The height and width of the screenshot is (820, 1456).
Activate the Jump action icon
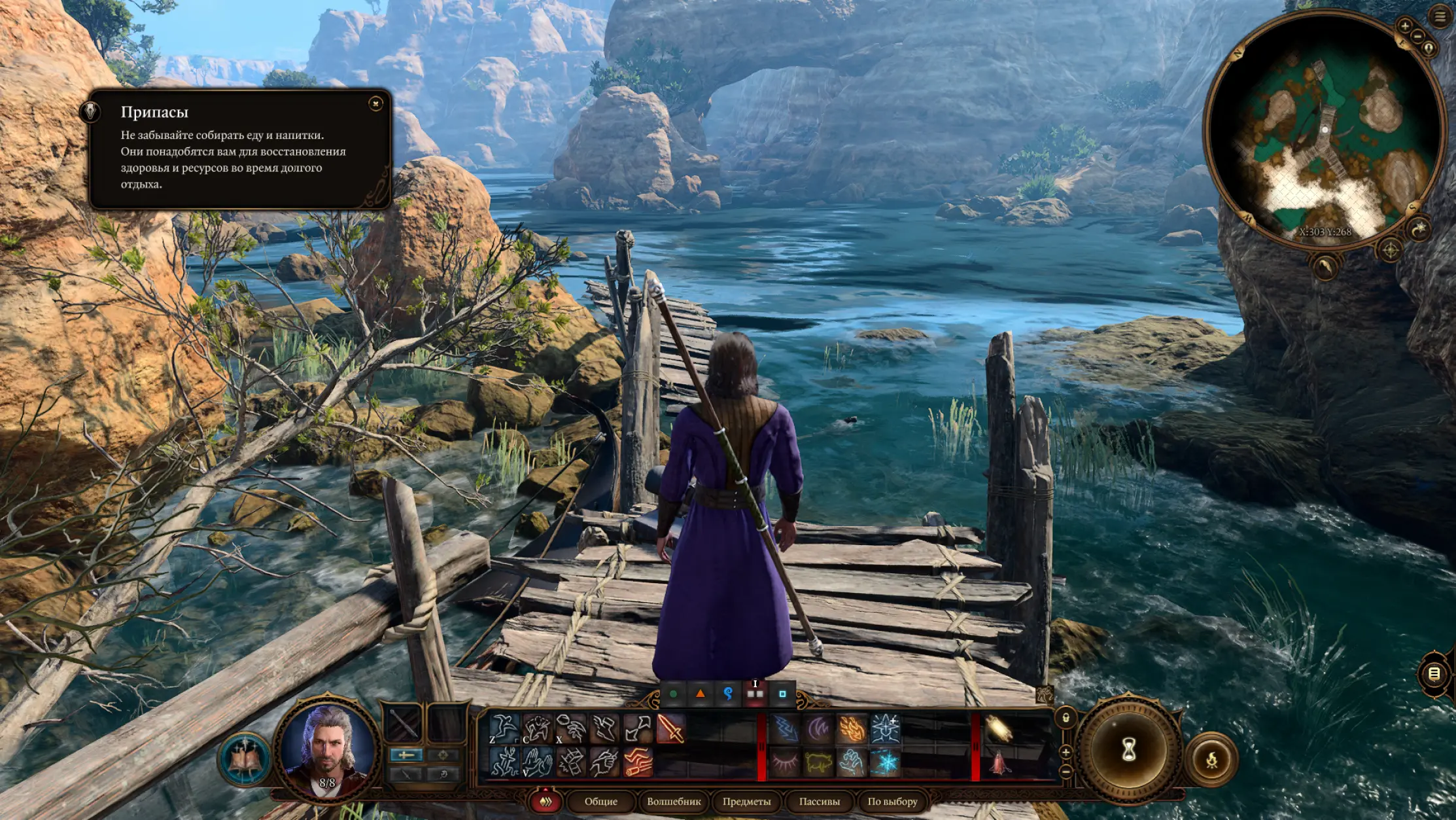504,728
